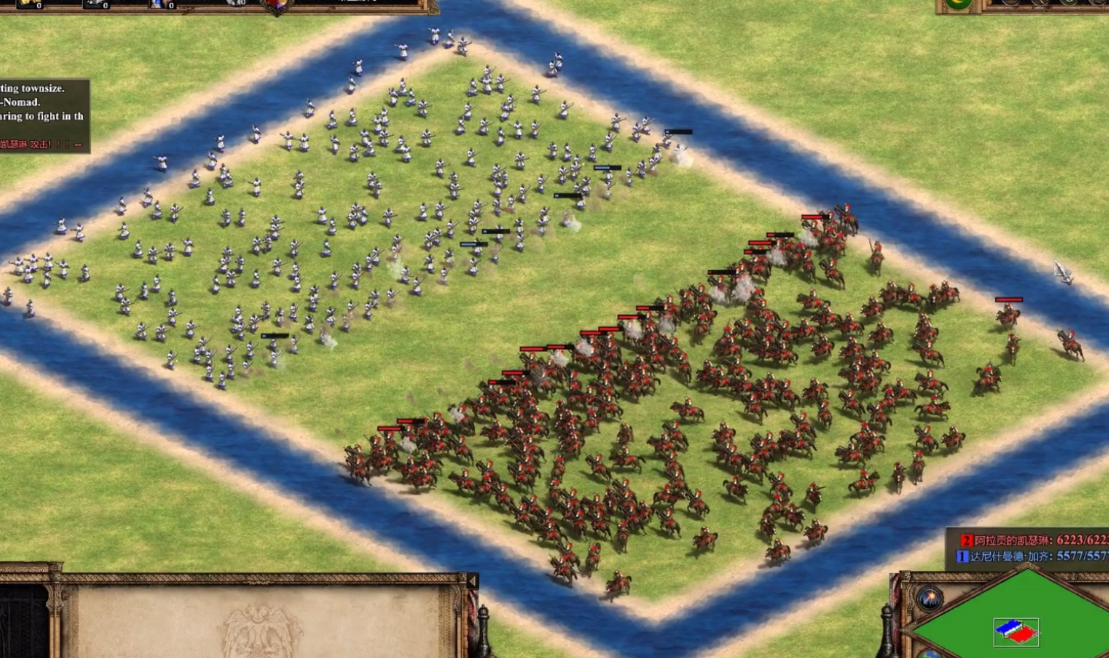
Task: Activate the flare signal button beside minimap
Action: 929,599
